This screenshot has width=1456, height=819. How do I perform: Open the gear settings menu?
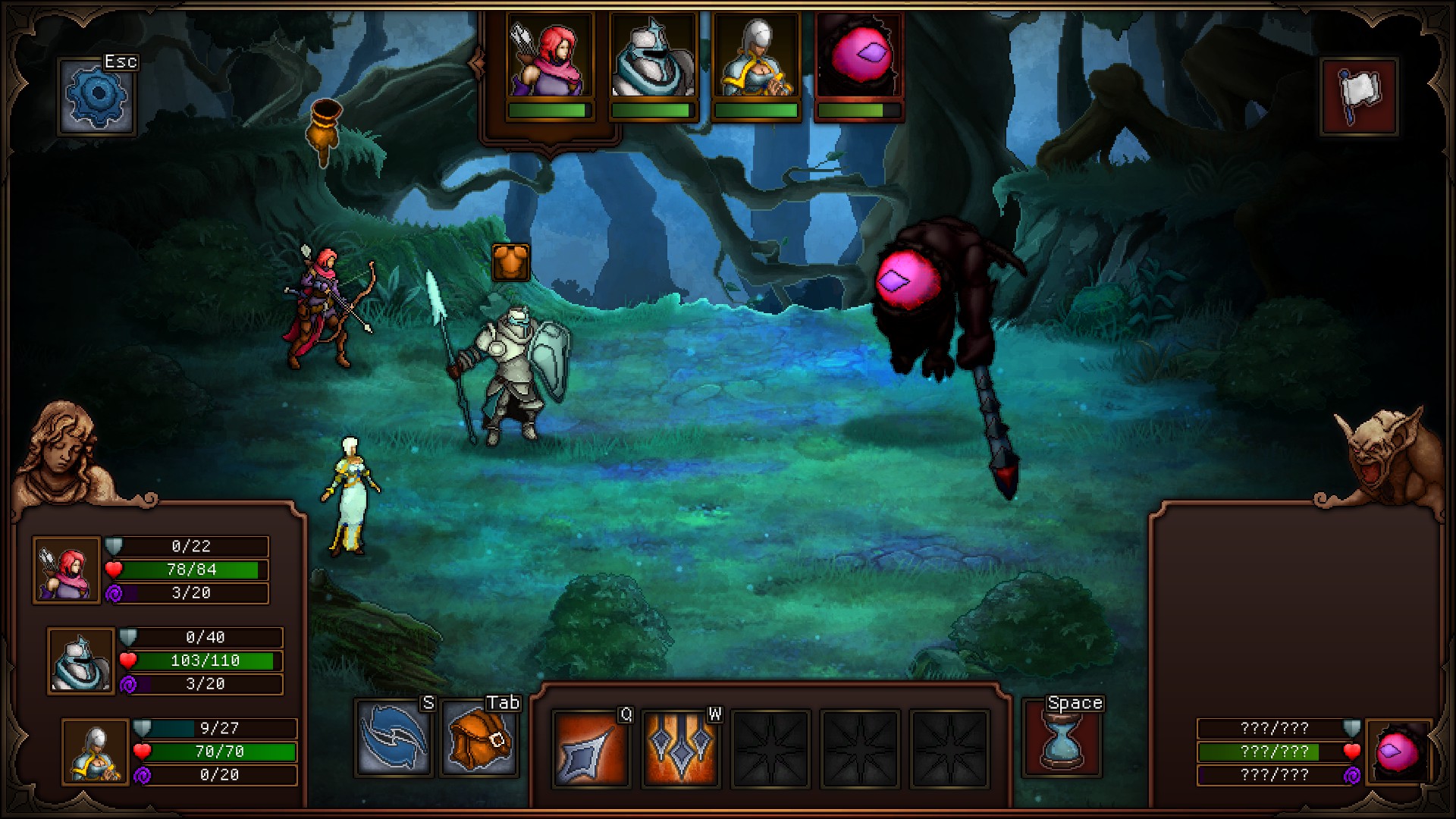[98, 96]
